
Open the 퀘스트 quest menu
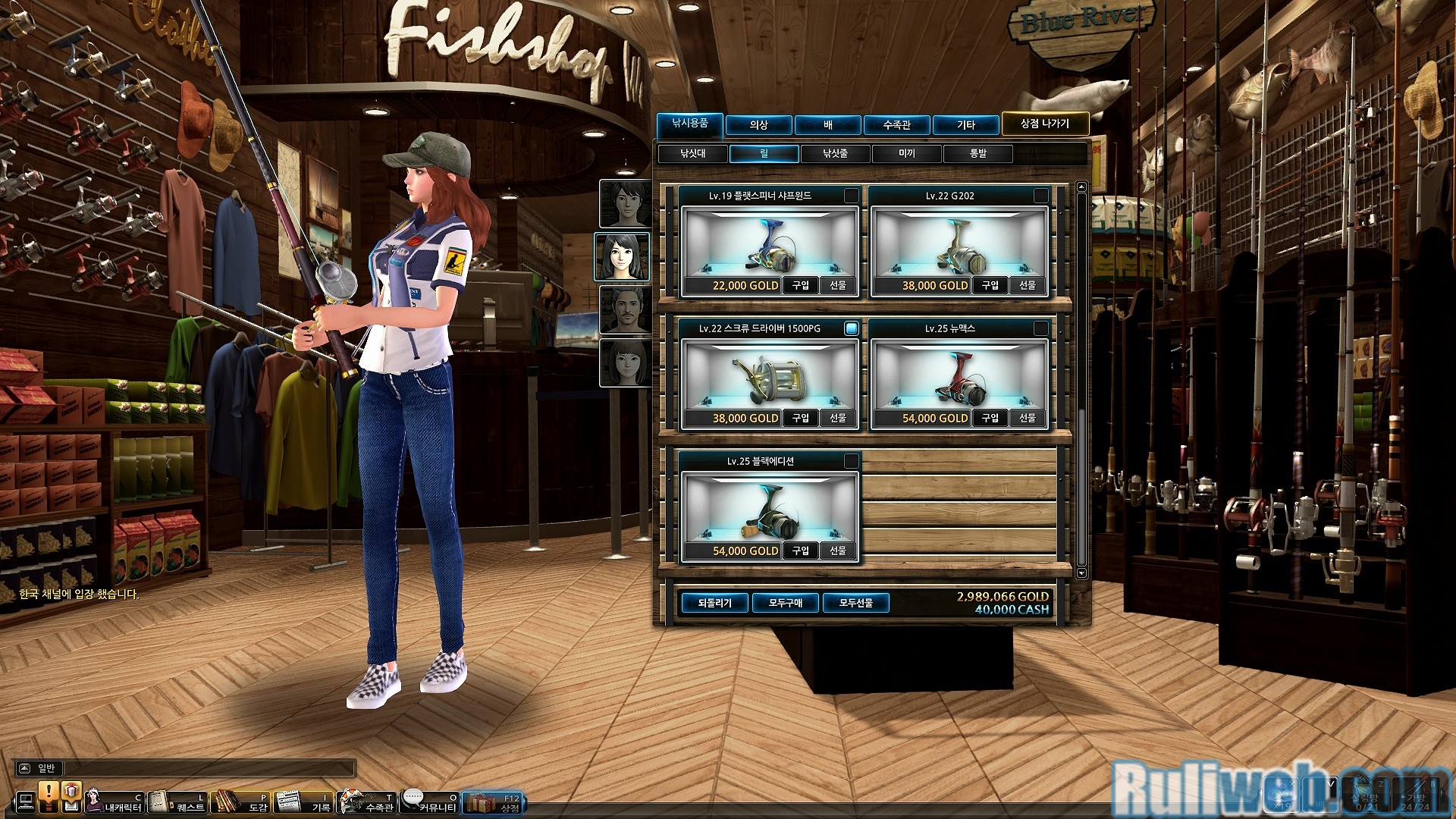click(177, 802)
